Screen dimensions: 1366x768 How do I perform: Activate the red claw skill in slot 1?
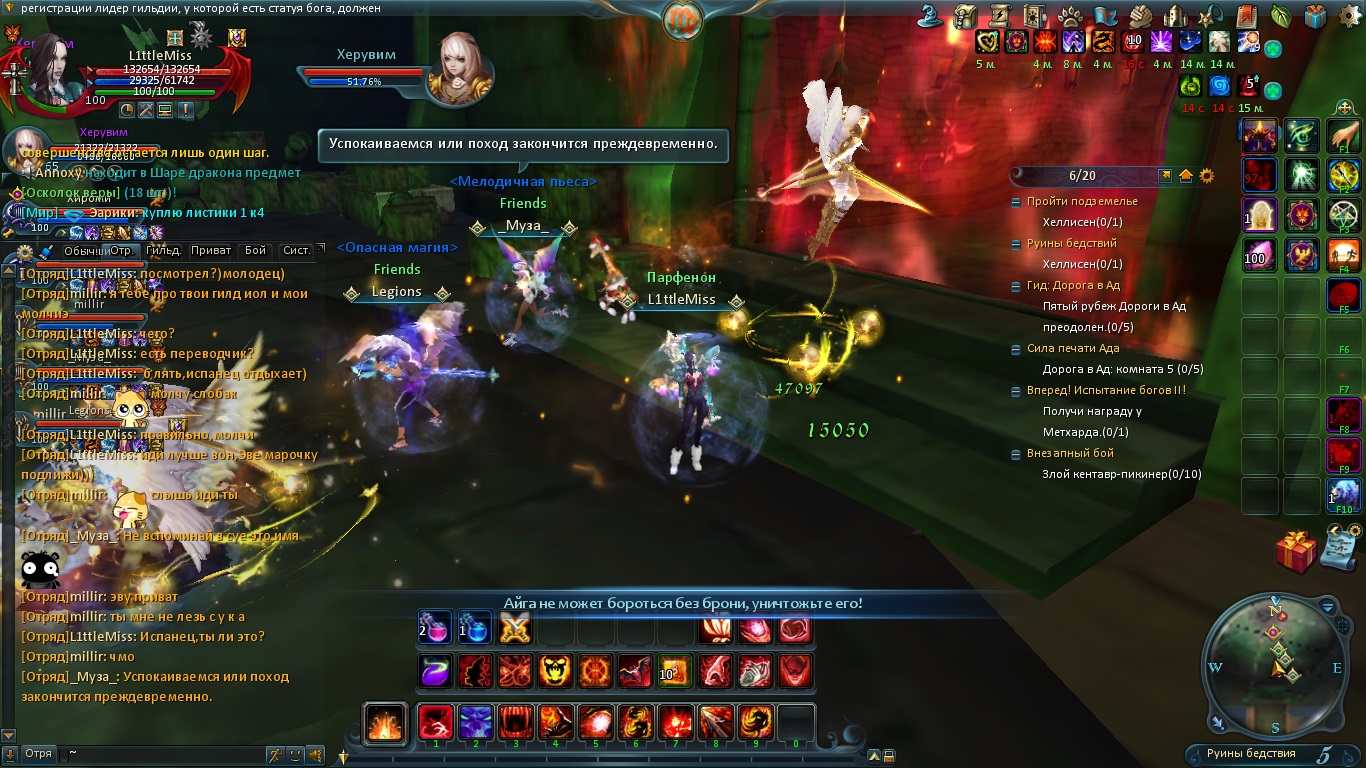click(x=436, y=723)
